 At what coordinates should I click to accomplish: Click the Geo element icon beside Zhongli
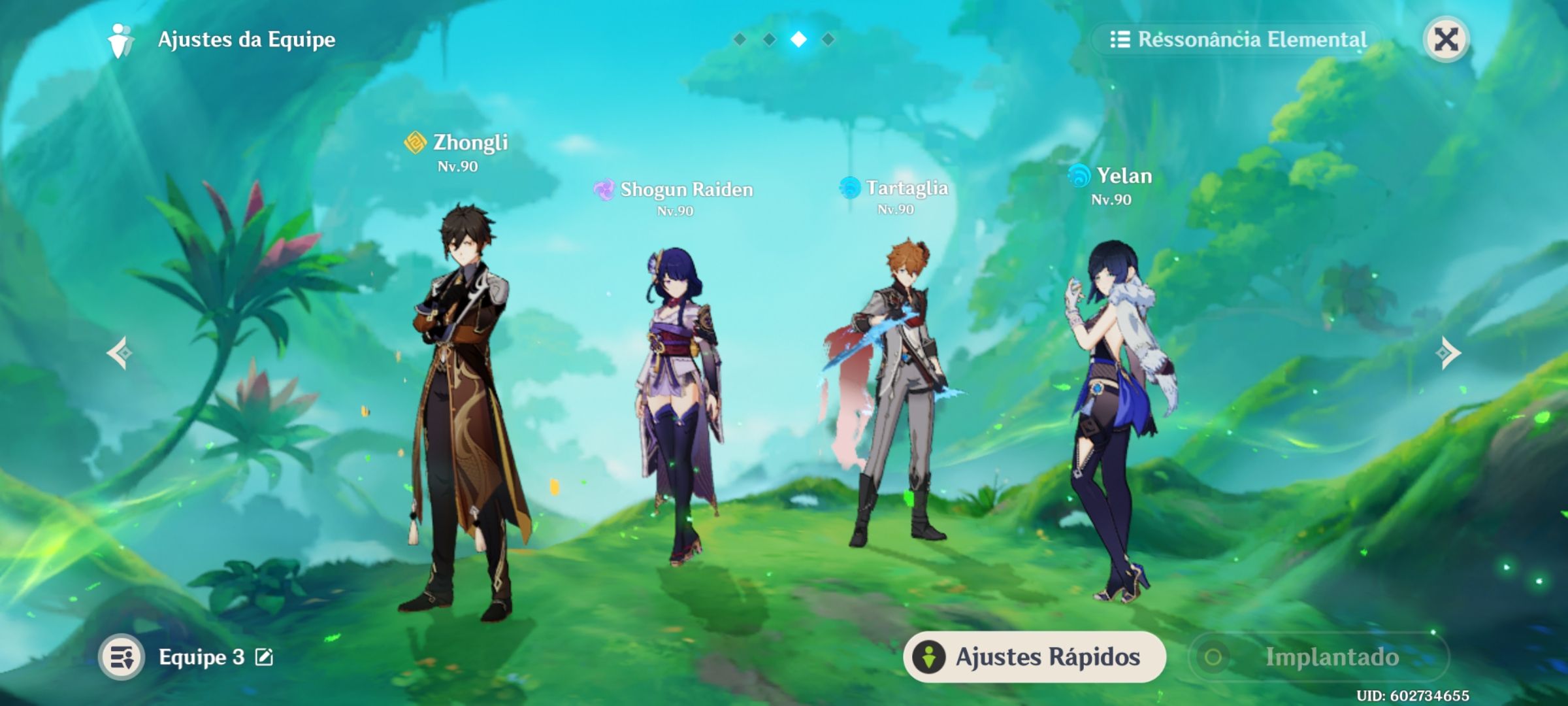(x=416, y=142)
